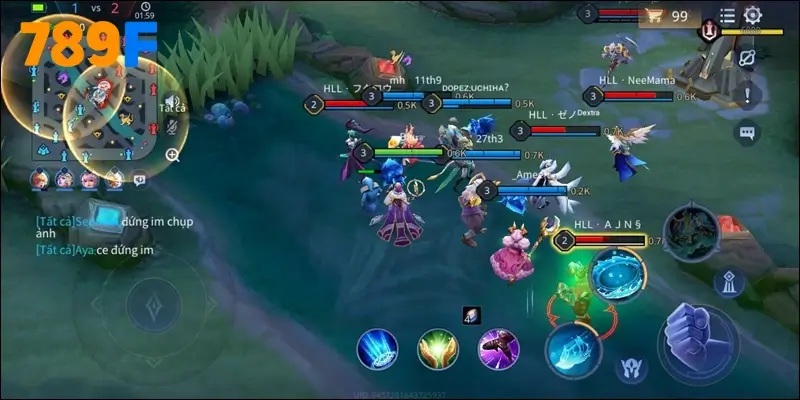Toggle the muted microphone icon
800x400 pixels.
click(172, 127)
